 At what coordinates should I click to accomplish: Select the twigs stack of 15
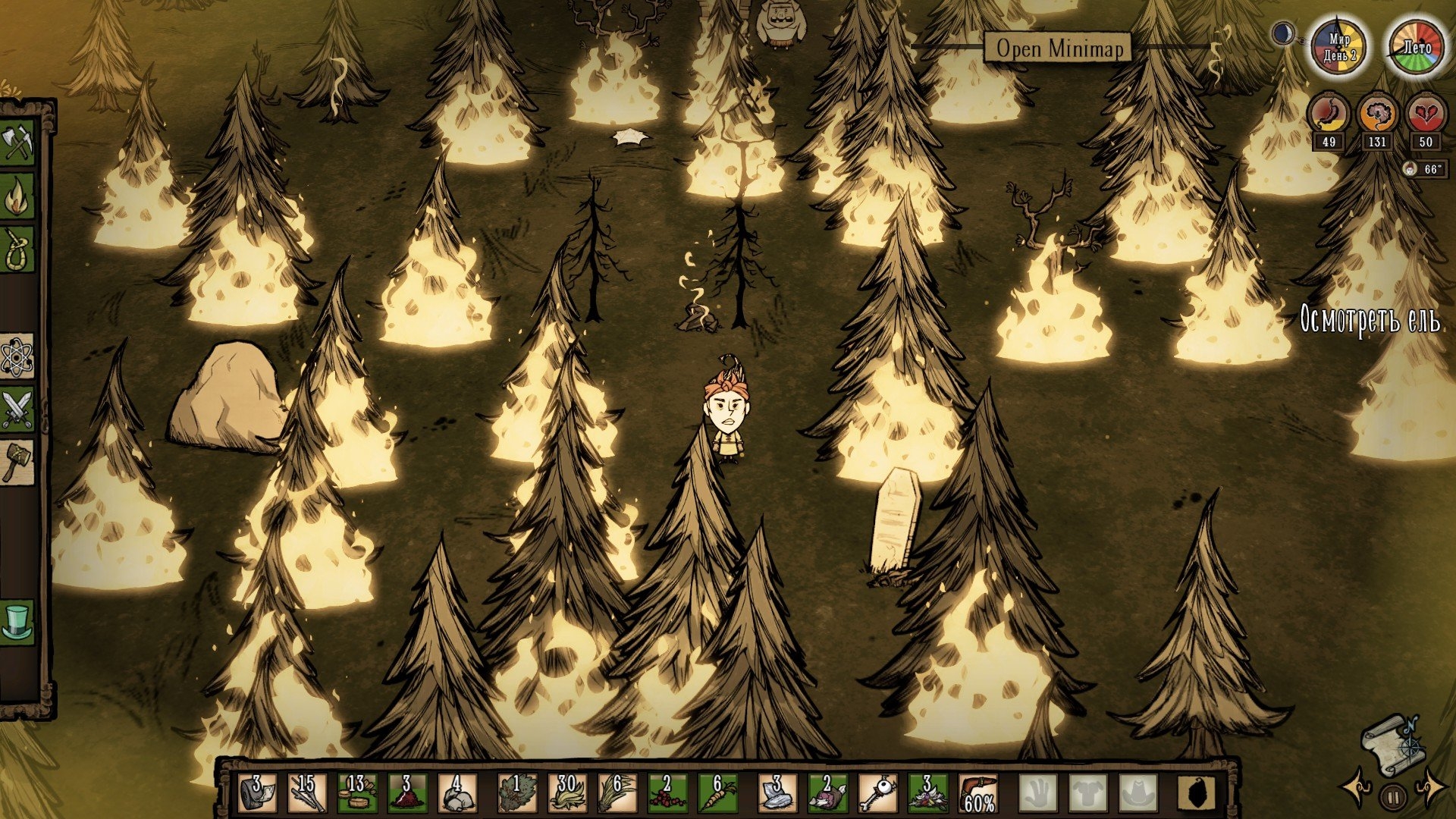pos(308,793)
